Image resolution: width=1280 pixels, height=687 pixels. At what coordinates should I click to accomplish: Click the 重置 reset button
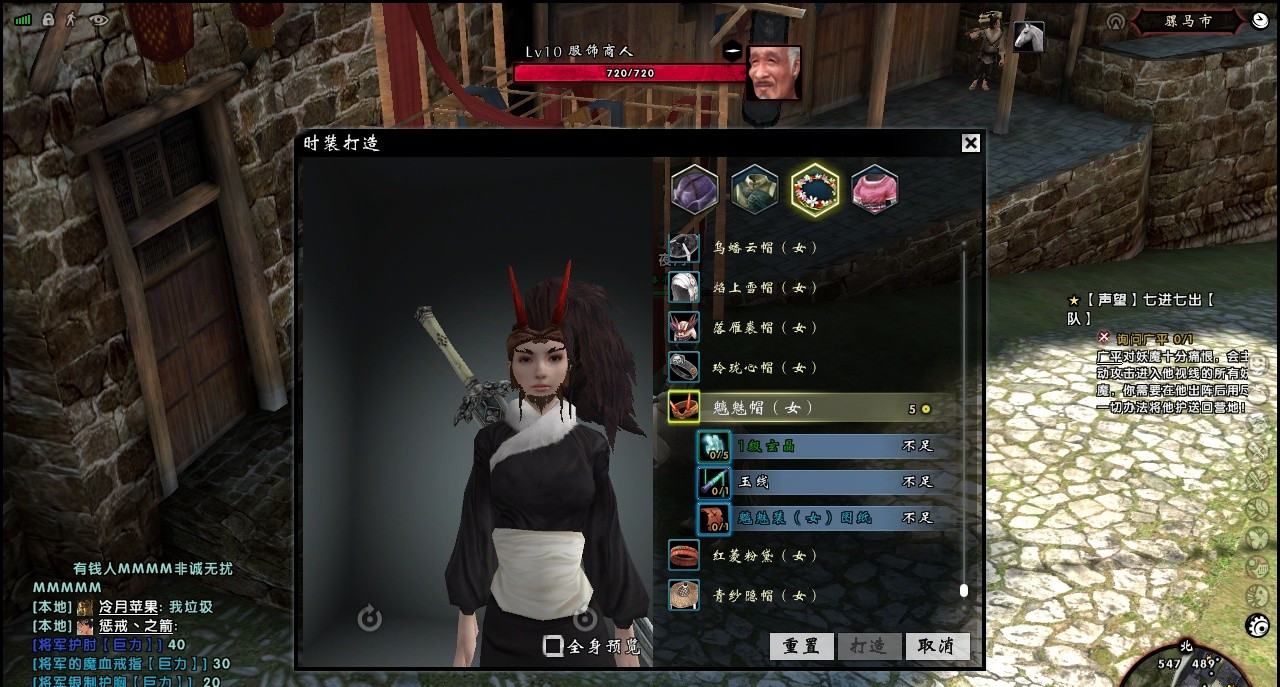click(x=802, y=646)
